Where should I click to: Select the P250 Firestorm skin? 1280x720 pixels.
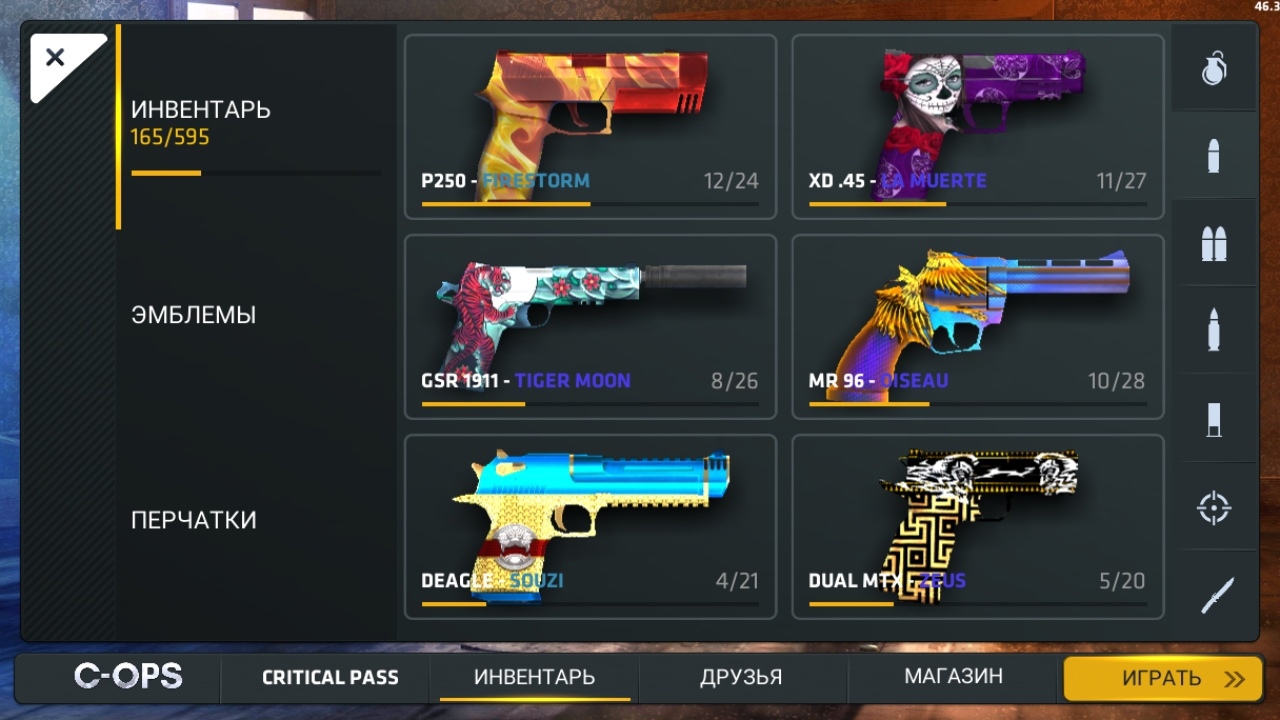pyautogui.click(x=590, y=127)
